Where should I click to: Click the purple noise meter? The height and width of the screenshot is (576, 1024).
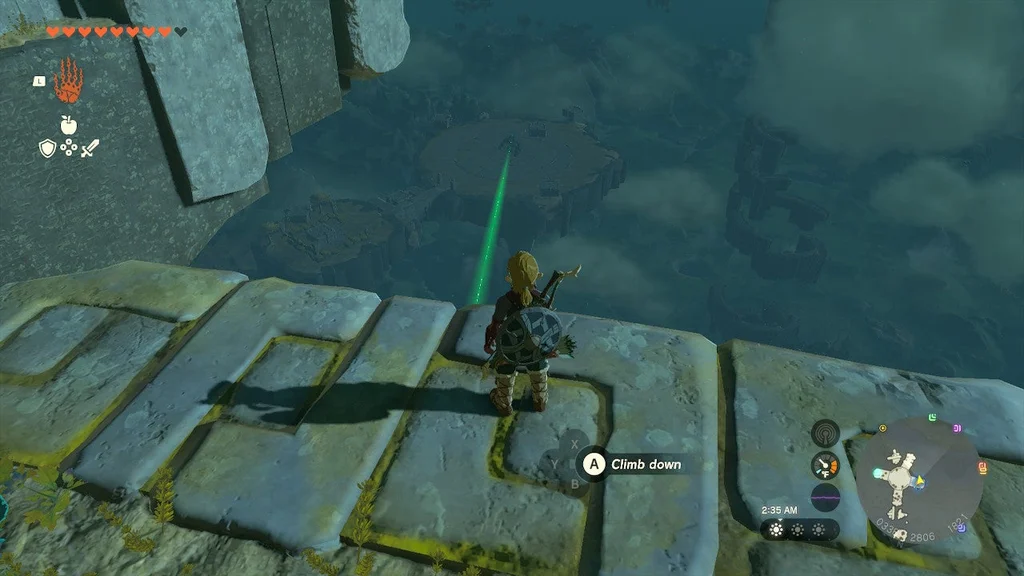[x=825, y=497]
